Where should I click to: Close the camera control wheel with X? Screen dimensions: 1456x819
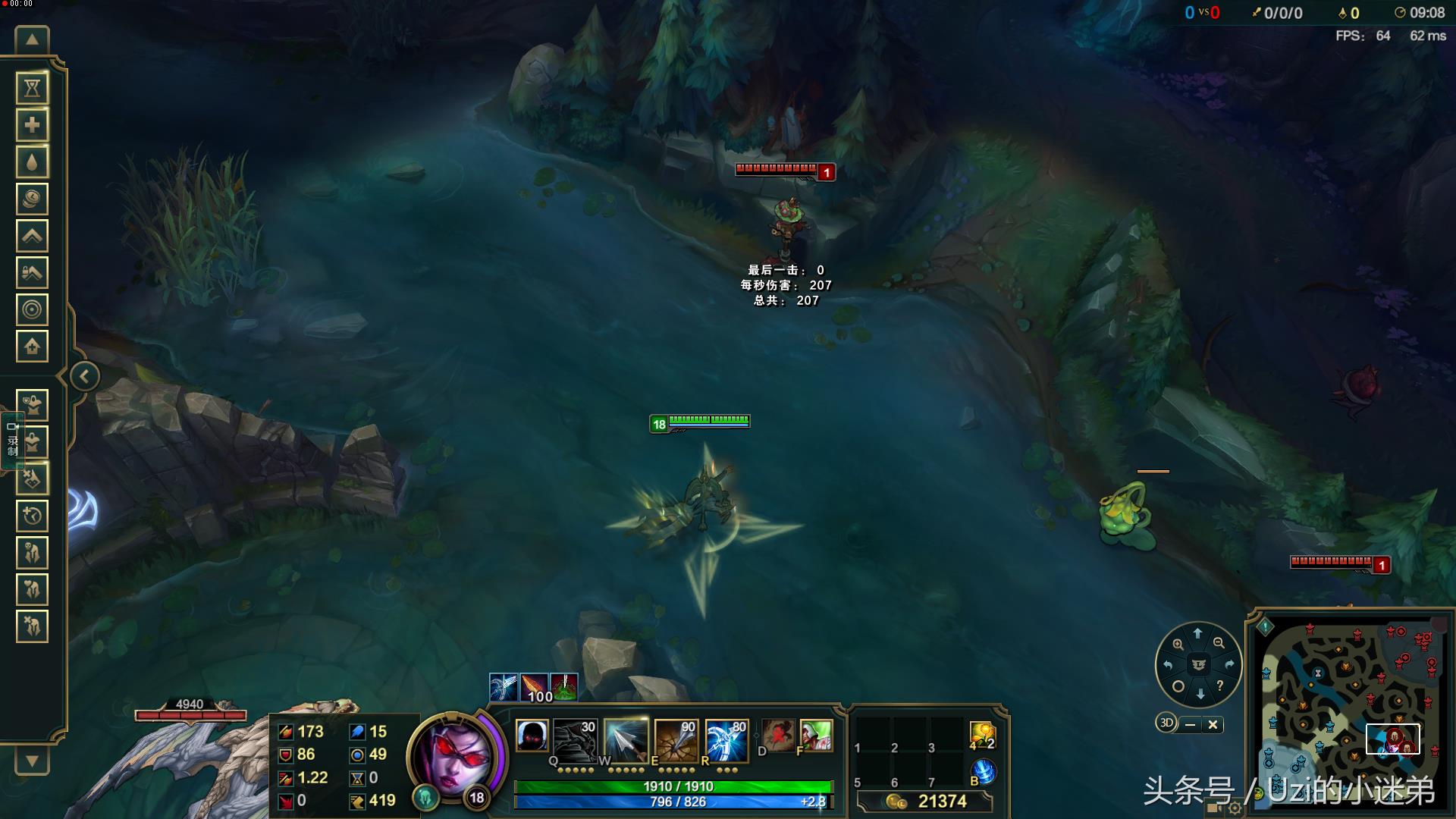(x=1213, y=724)
